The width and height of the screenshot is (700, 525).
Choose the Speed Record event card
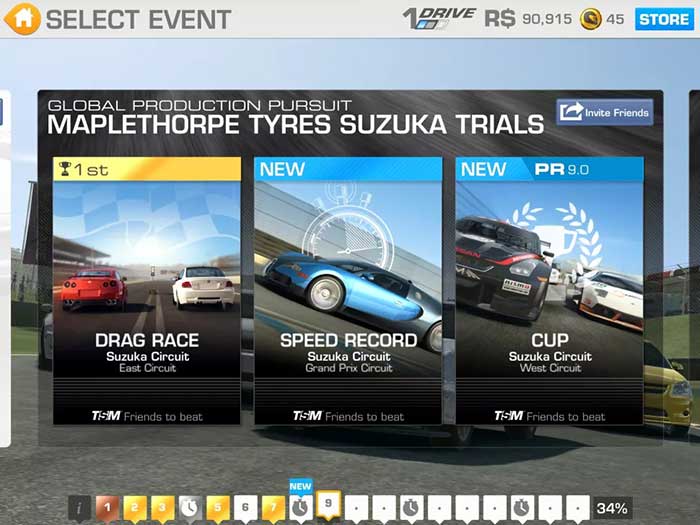[x=348, y=290]
